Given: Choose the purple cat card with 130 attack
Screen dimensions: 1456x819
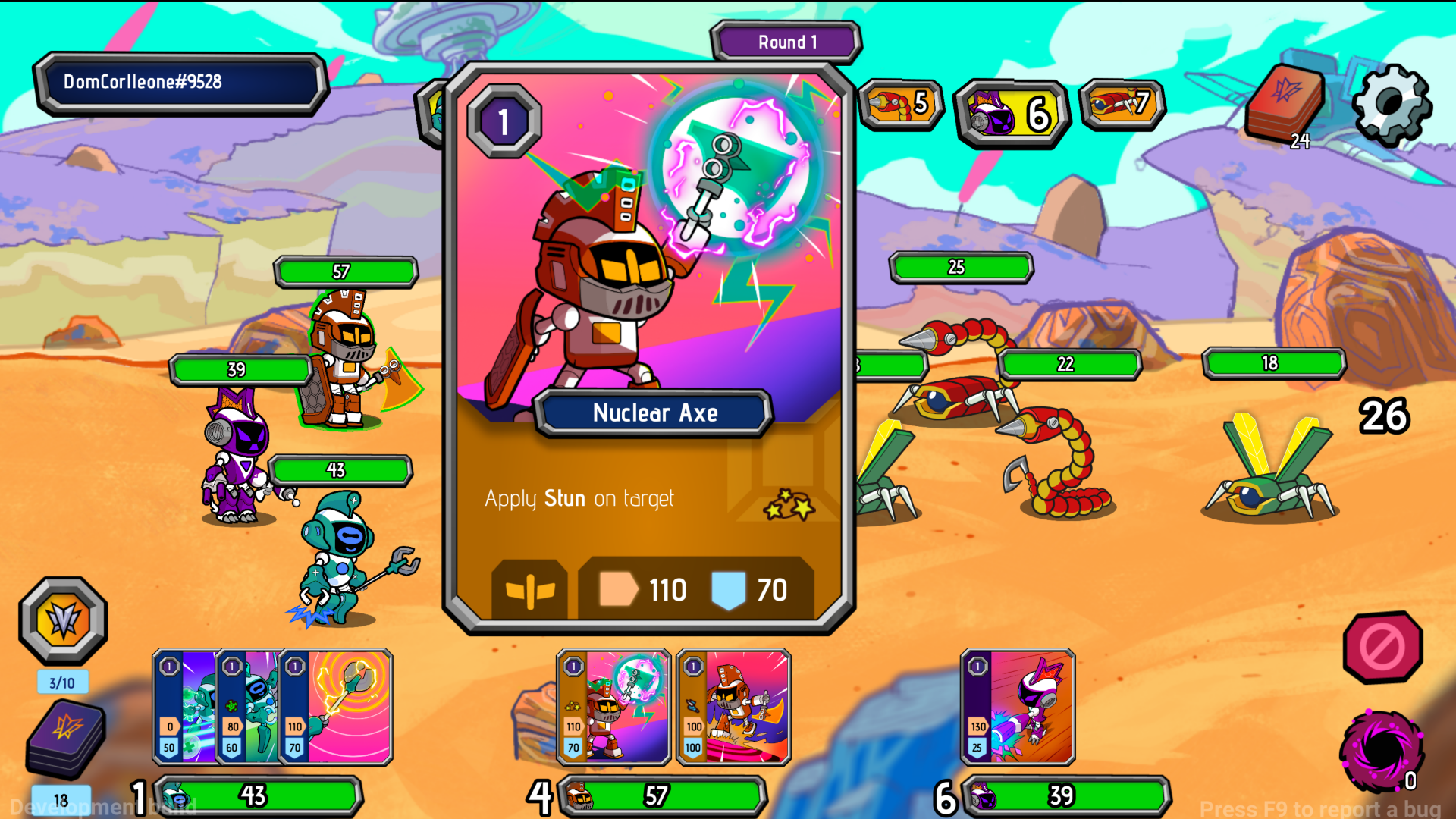Looking at the screenshot, I should point(1018,707).
